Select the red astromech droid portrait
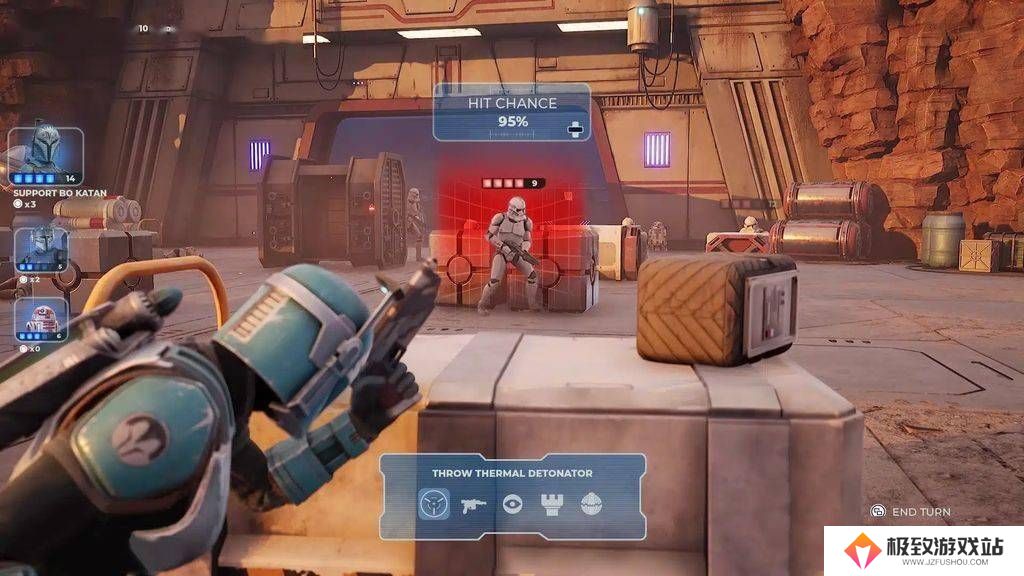 coord(42,317)
